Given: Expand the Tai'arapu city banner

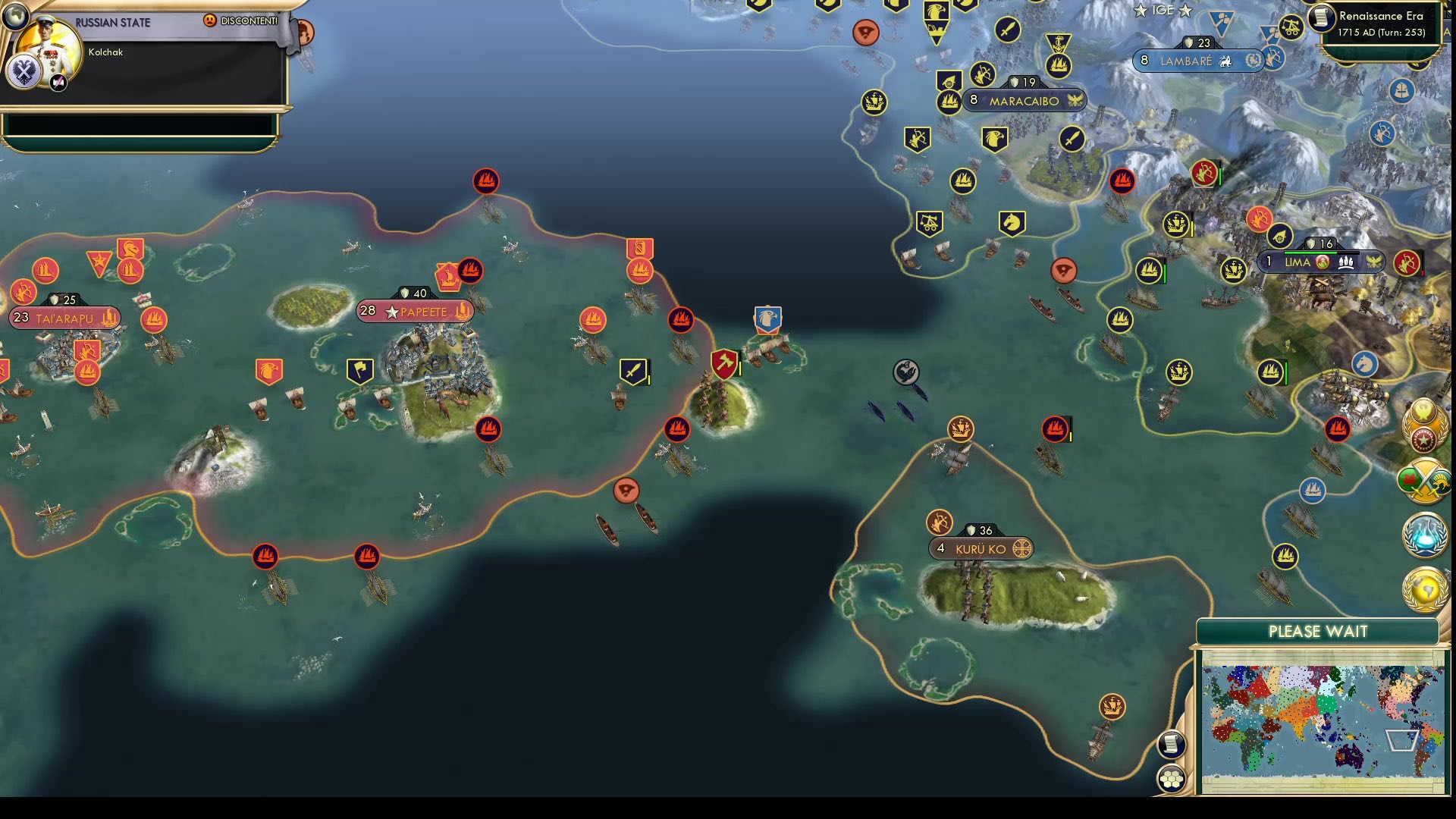Looking at the screenshot, I should pos(64,318).
